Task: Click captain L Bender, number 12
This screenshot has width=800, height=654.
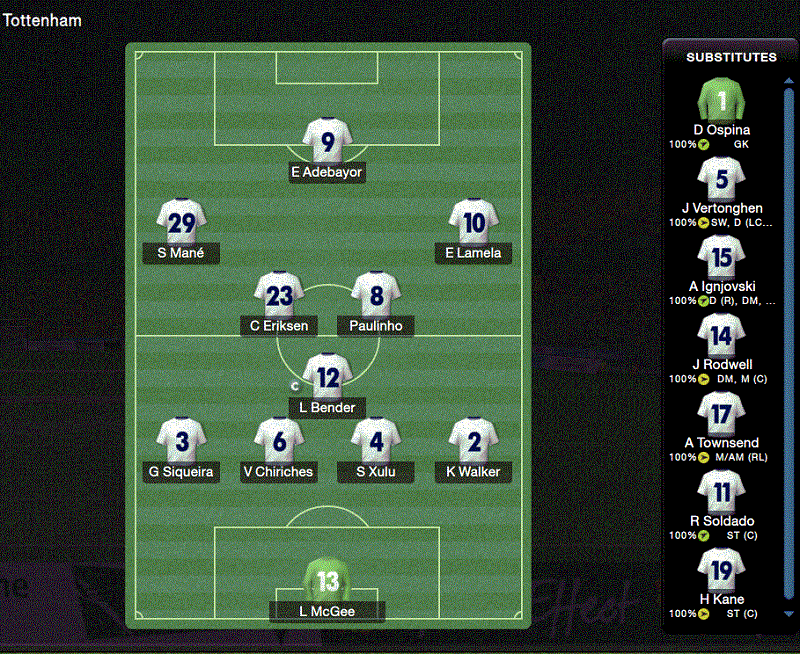Action: pos(328,377)
